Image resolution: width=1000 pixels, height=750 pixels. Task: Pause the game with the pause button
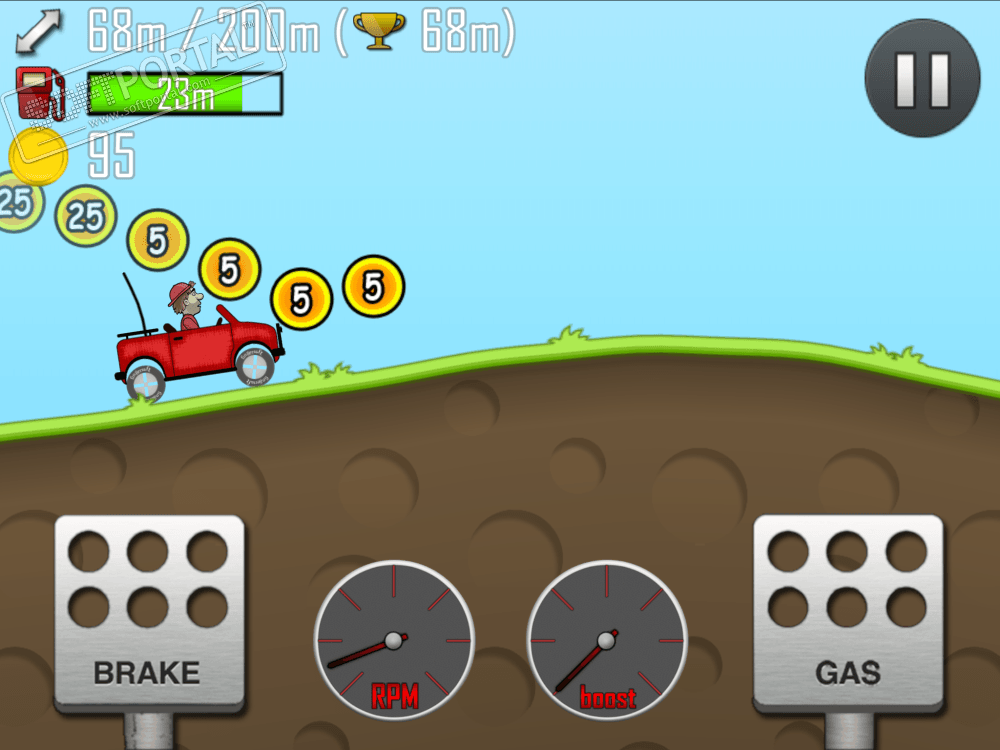coord(922,78)
